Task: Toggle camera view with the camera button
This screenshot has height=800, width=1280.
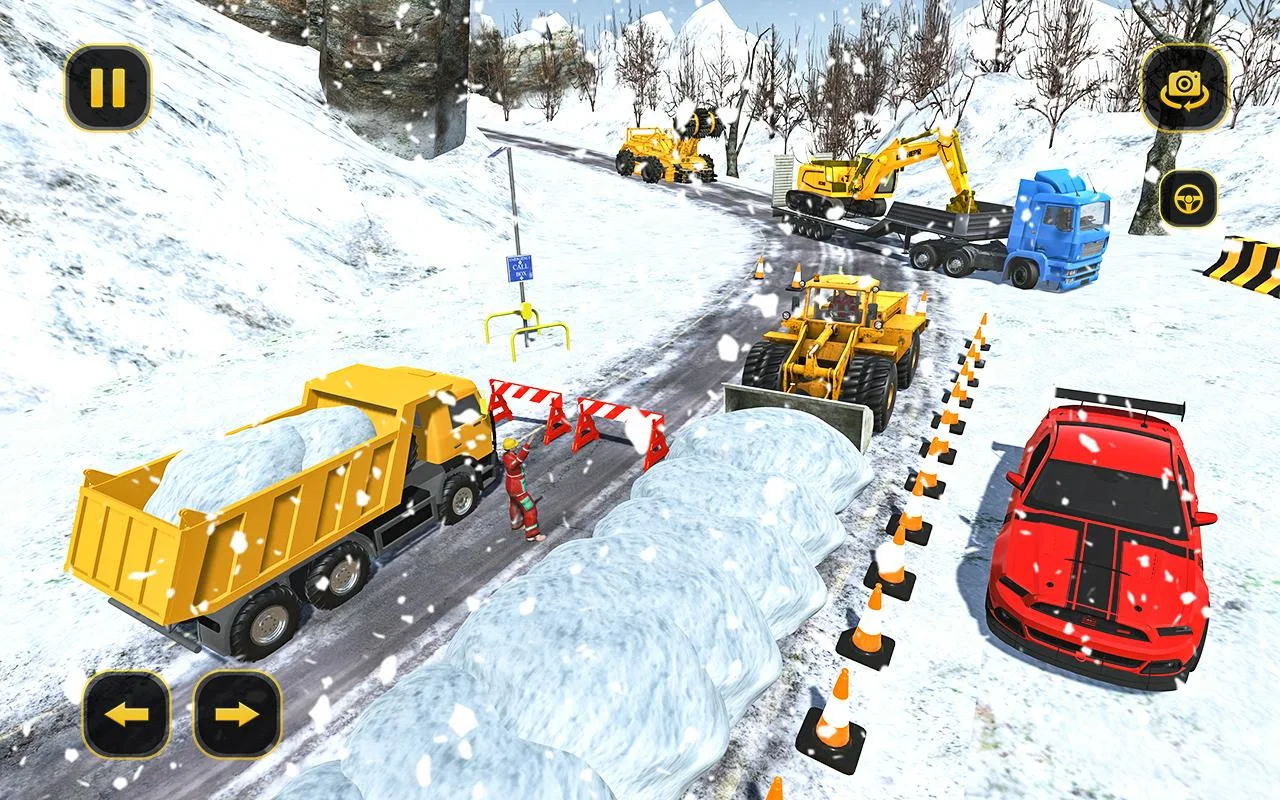Action: click(1183, 88)
